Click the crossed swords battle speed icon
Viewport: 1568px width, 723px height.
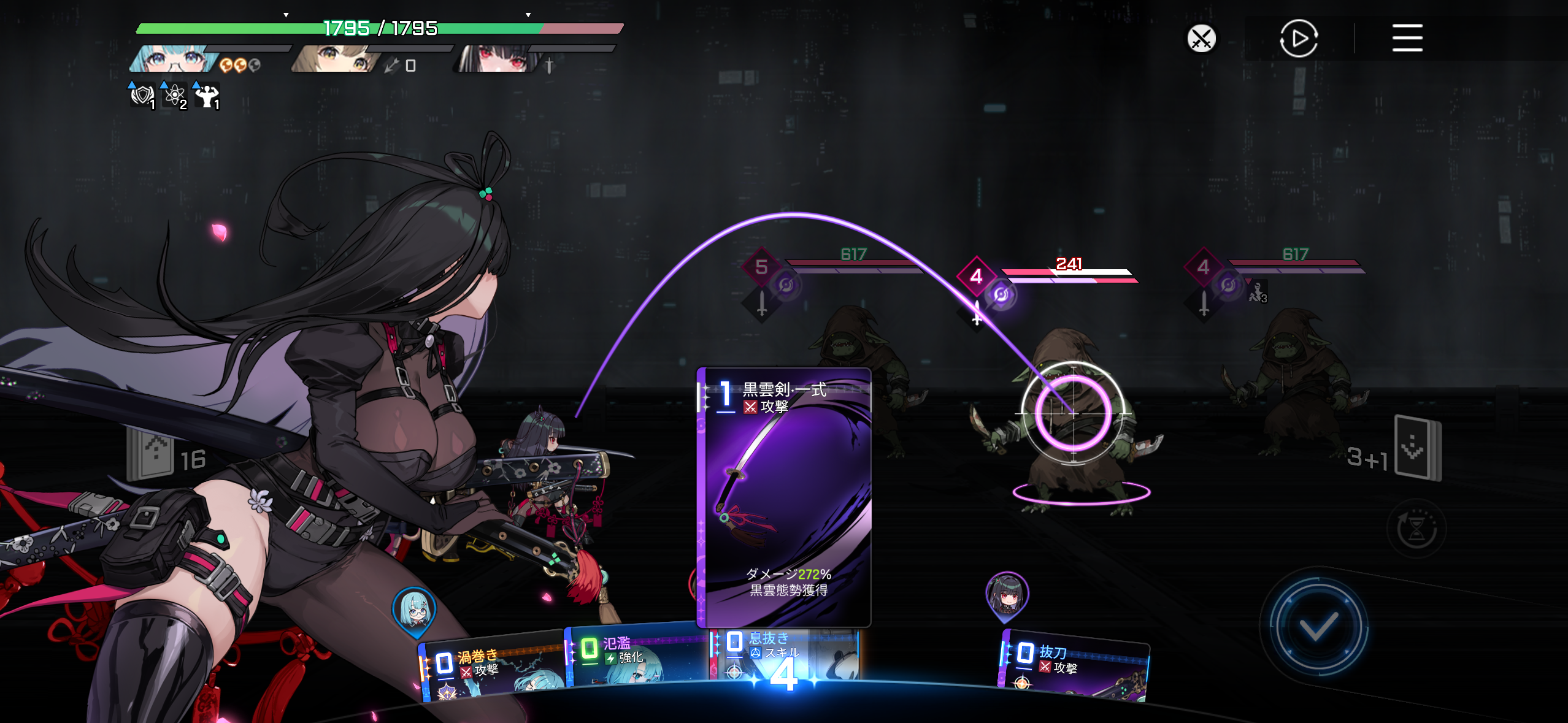tap(1201, 39)
